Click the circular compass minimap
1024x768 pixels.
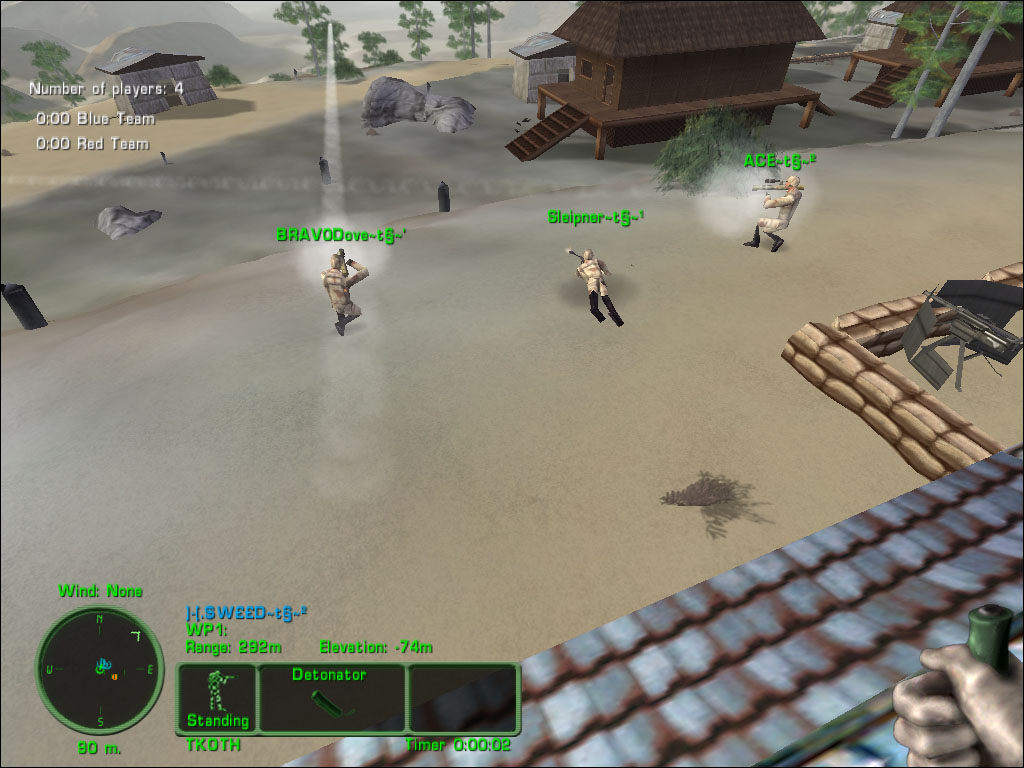(100, 669)
